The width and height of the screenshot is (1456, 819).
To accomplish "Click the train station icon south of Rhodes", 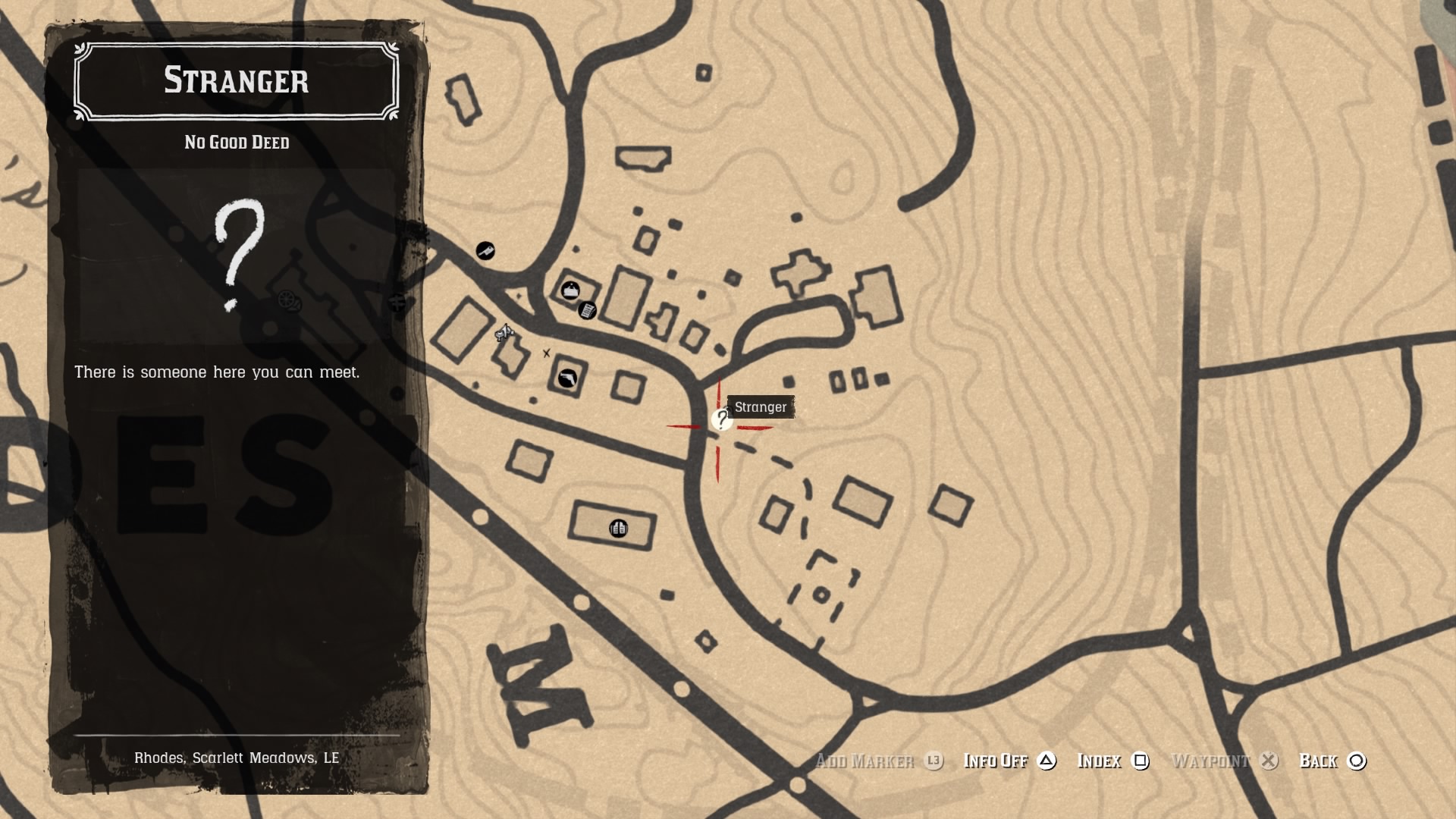I will coord(618,529).
